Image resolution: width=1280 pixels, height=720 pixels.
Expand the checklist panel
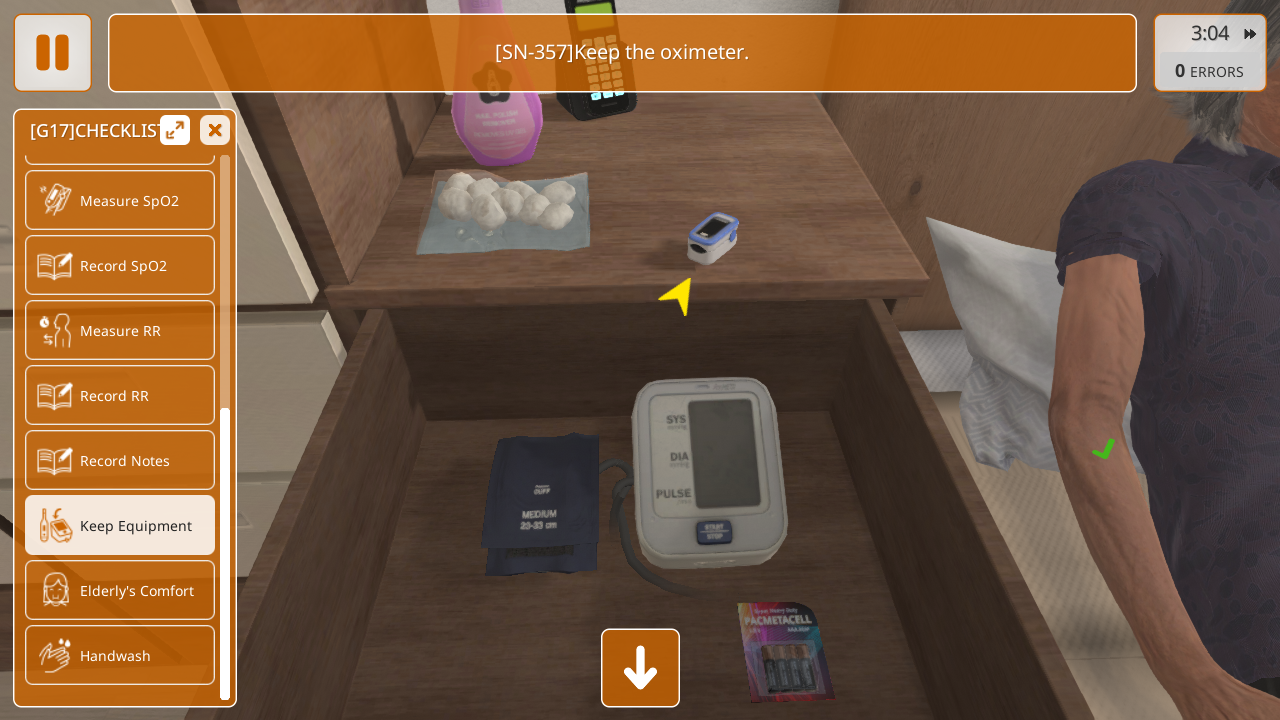pyautogui.click(x=175, y=130)
